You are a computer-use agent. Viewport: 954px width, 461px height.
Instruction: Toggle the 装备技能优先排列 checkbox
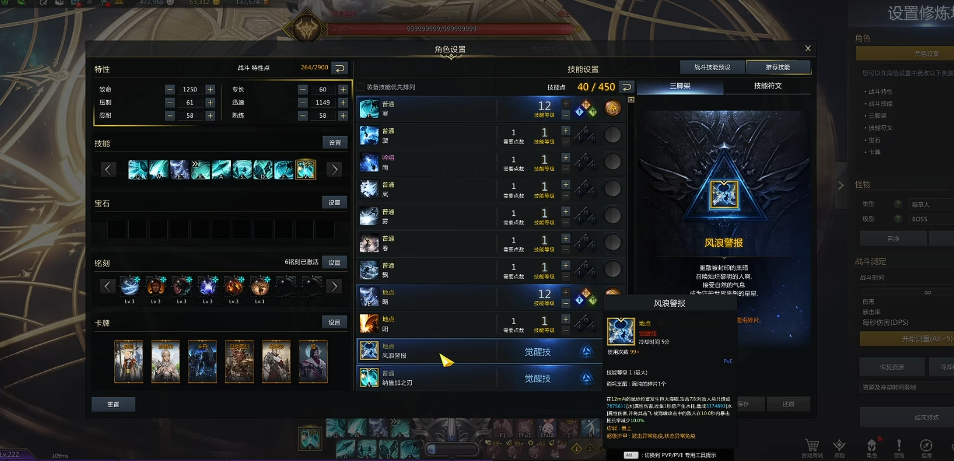[362, 87]
